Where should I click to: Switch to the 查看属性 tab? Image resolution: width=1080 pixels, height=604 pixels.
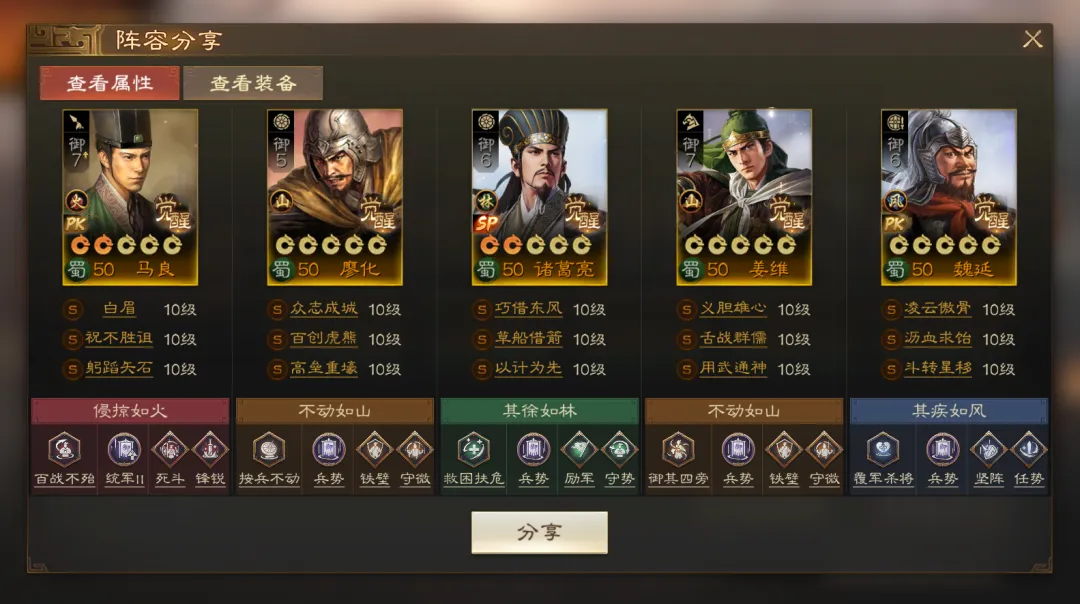coord(110,83)
